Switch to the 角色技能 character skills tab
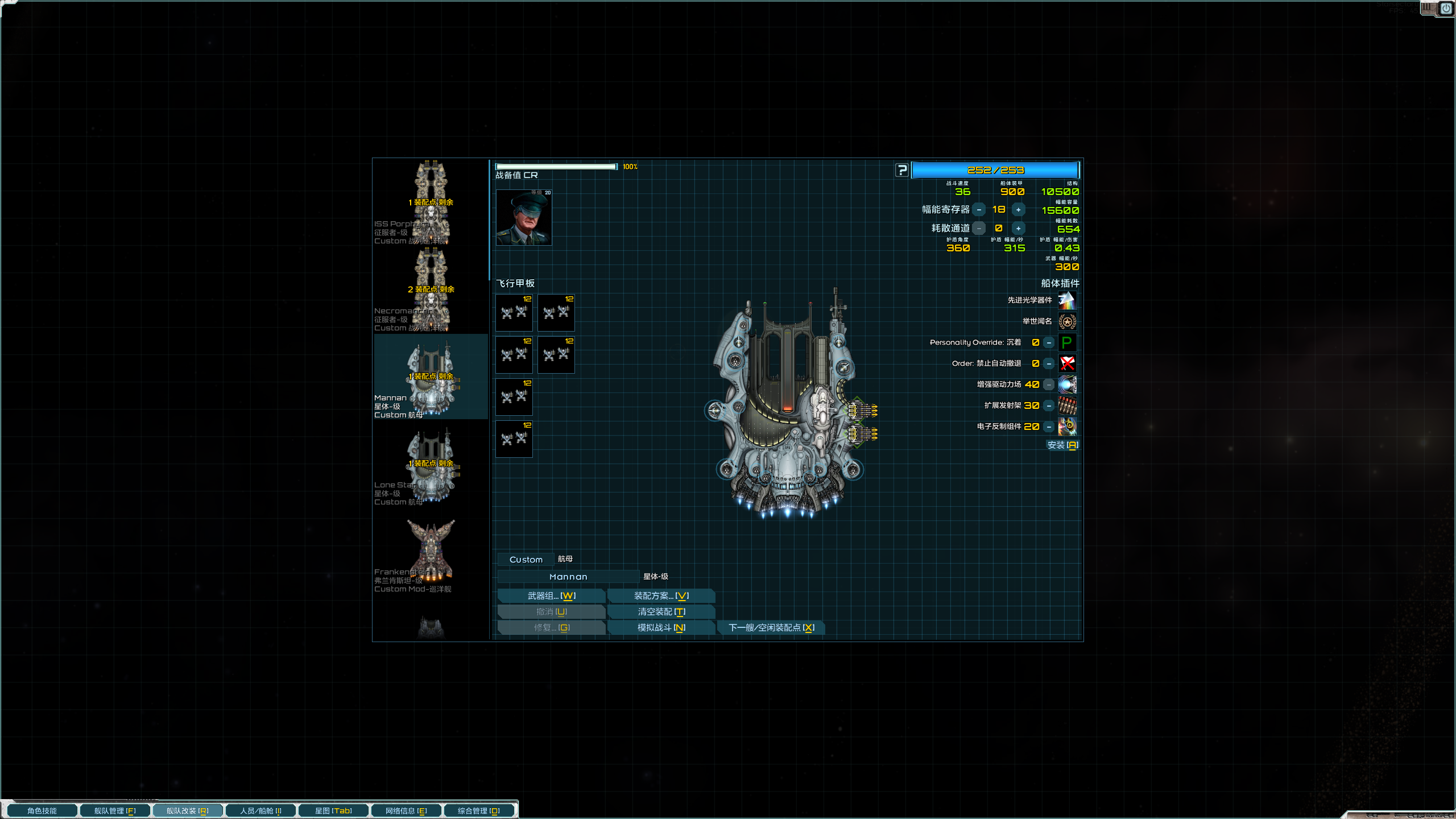Viewport: 1456px width, 819px height. point(42,810)
